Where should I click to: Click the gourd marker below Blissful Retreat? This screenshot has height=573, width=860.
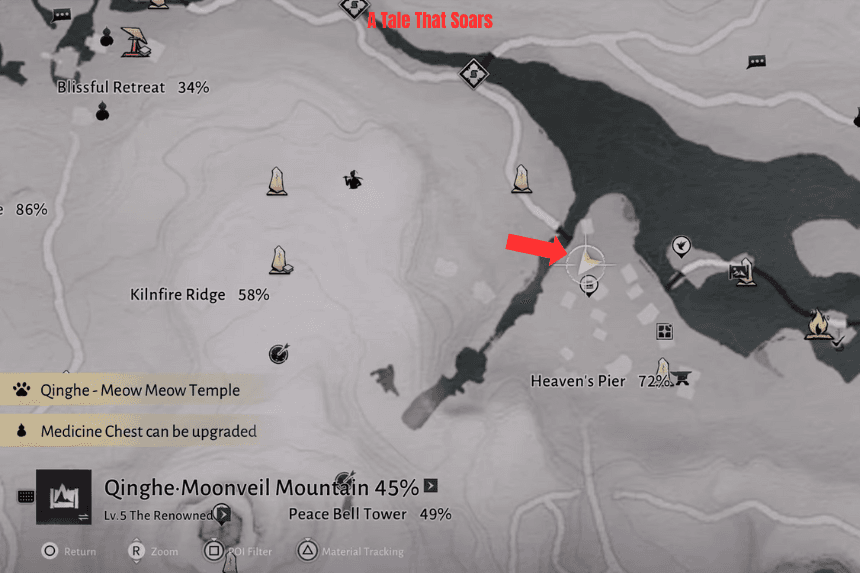click(102, 111)
